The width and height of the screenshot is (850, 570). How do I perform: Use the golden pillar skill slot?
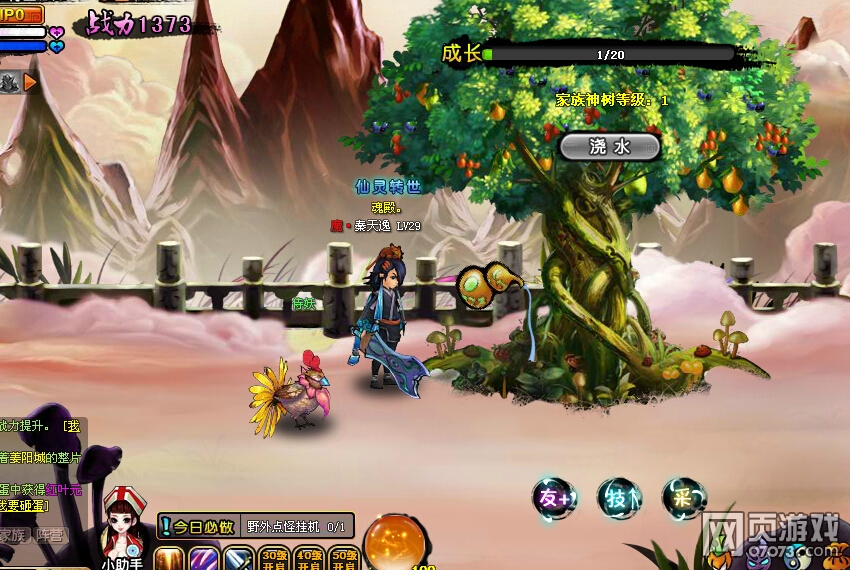(169, 558)
